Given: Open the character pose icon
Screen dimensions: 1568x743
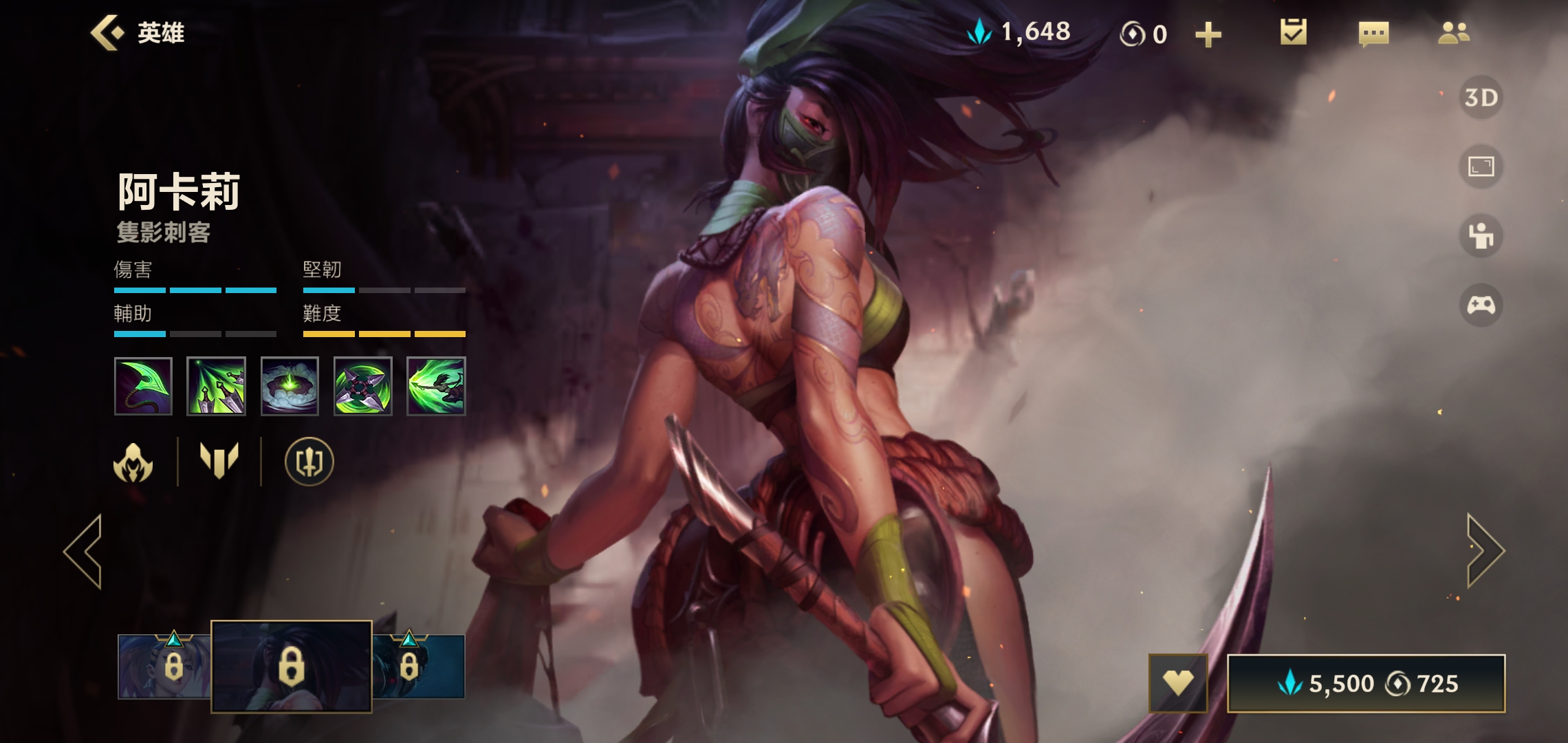Looking at the screenshot, I should [x=1481, y=236].
